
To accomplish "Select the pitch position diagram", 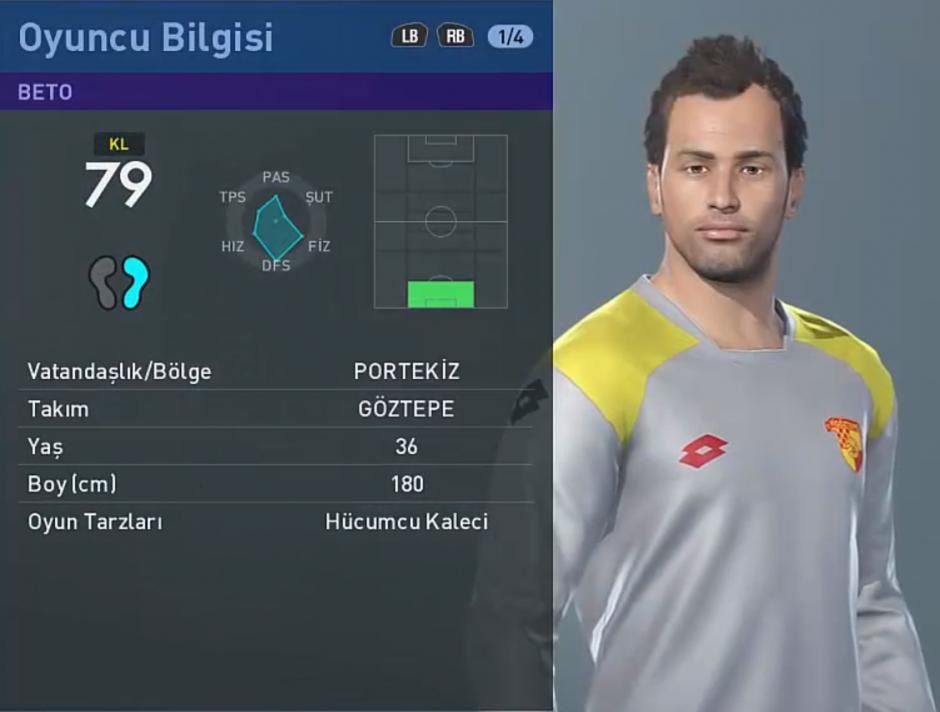I will click(440, 221).
